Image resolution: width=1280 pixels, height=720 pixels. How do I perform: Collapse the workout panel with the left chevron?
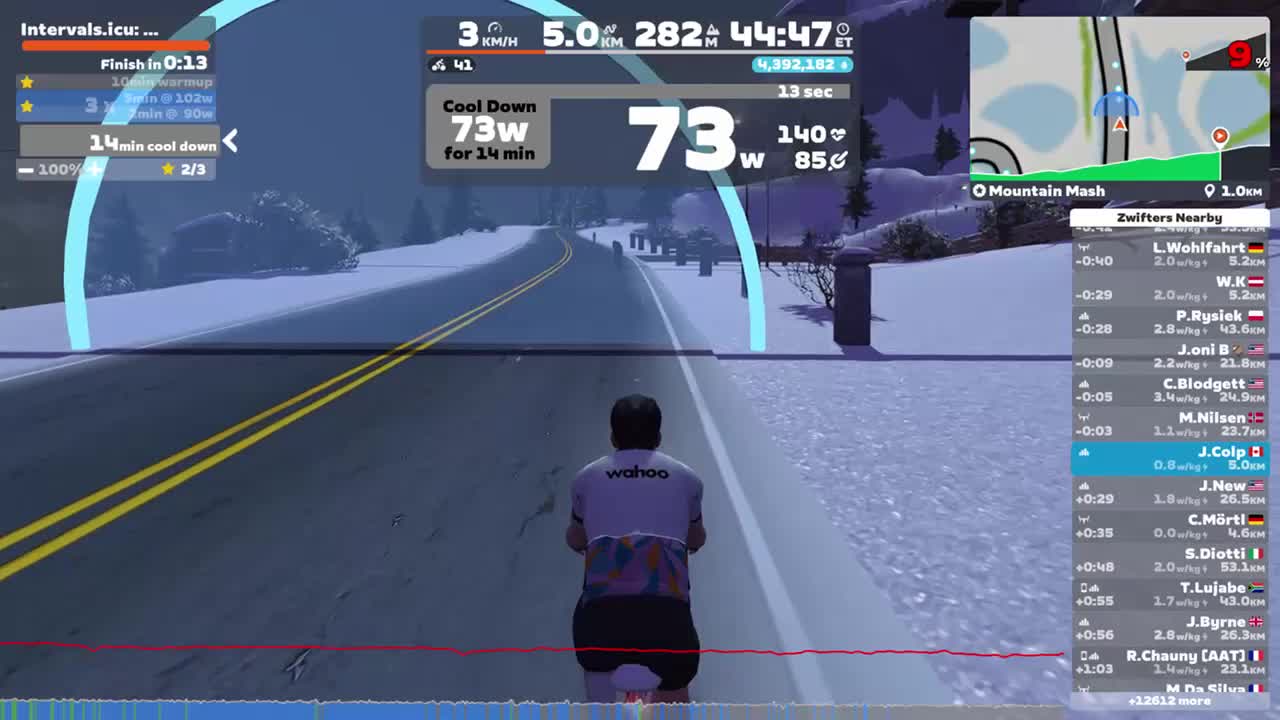tap(229, 142)
